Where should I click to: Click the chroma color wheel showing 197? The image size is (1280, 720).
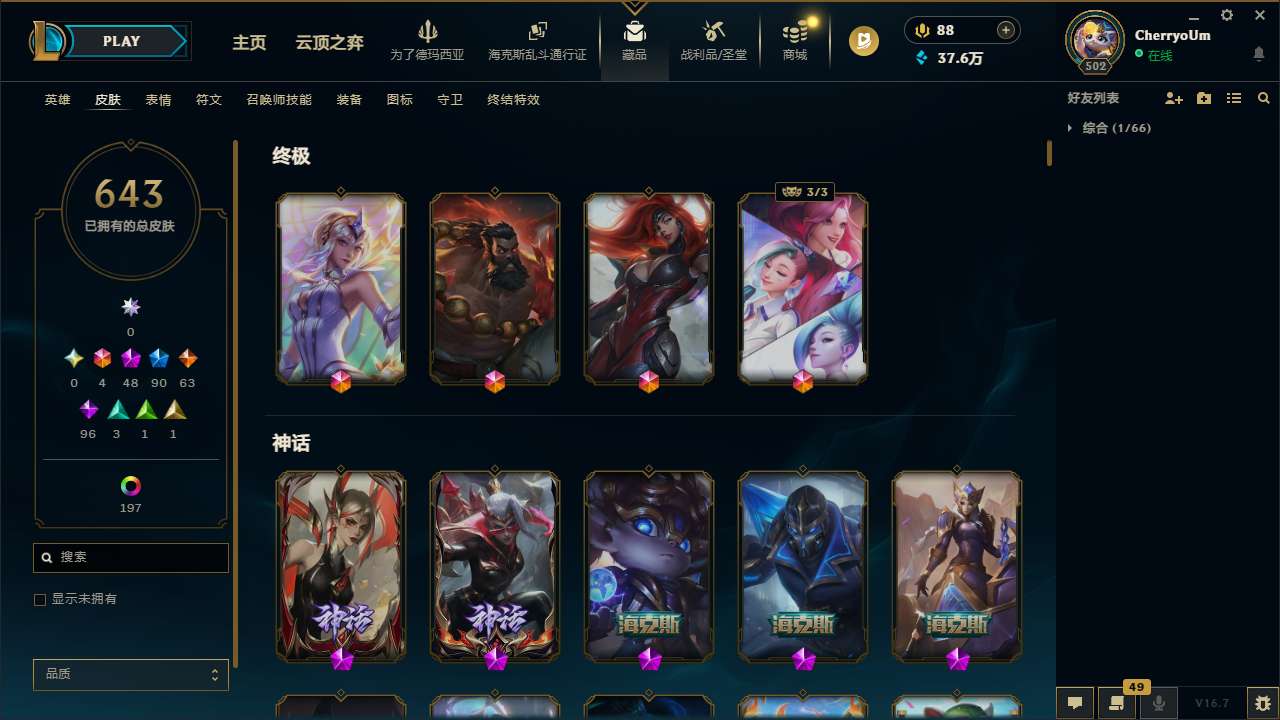point(130,486)
